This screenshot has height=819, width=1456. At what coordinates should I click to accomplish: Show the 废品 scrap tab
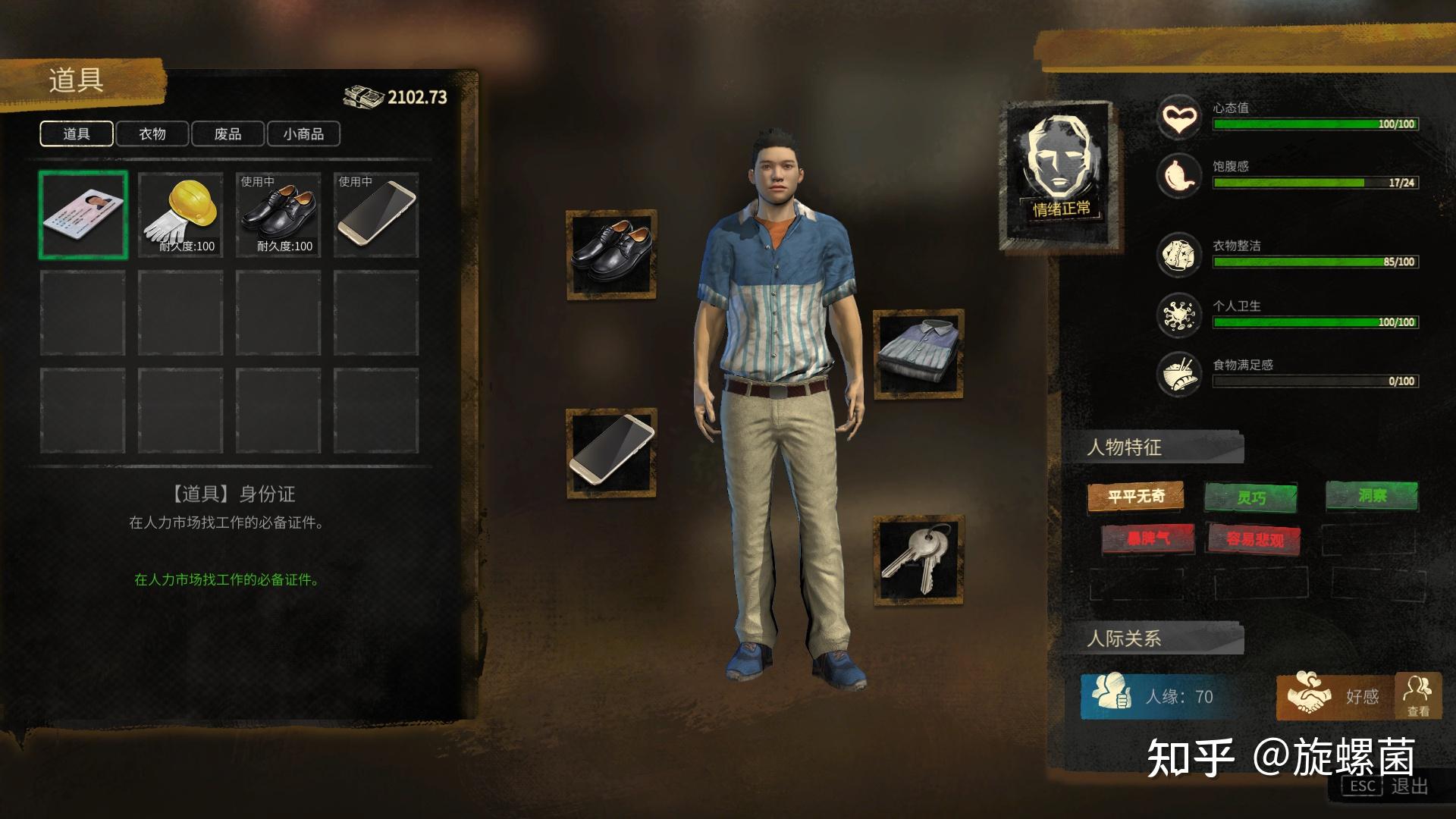[227, 134]
